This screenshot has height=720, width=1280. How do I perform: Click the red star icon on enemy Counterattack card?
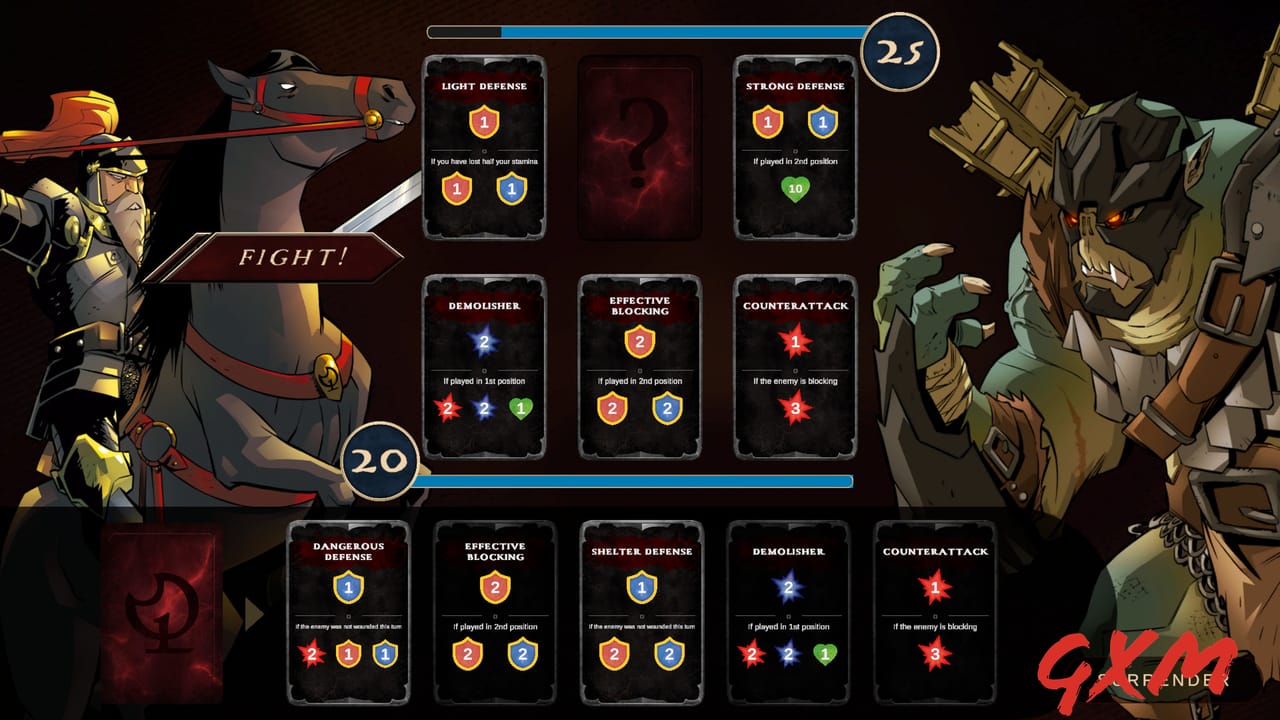pos(797,340)
